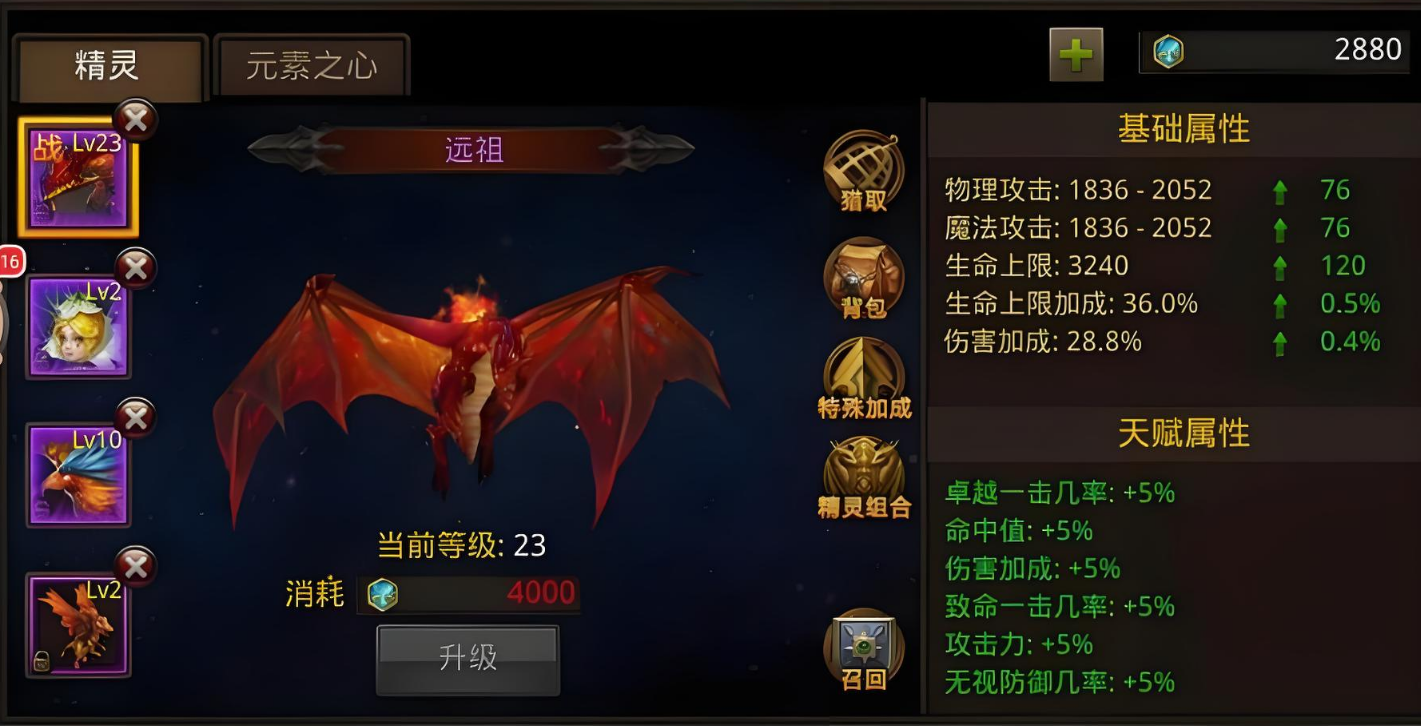Switch to the 精灵 tab
This screenshot has height=726, width=1421.
point(107,67)
